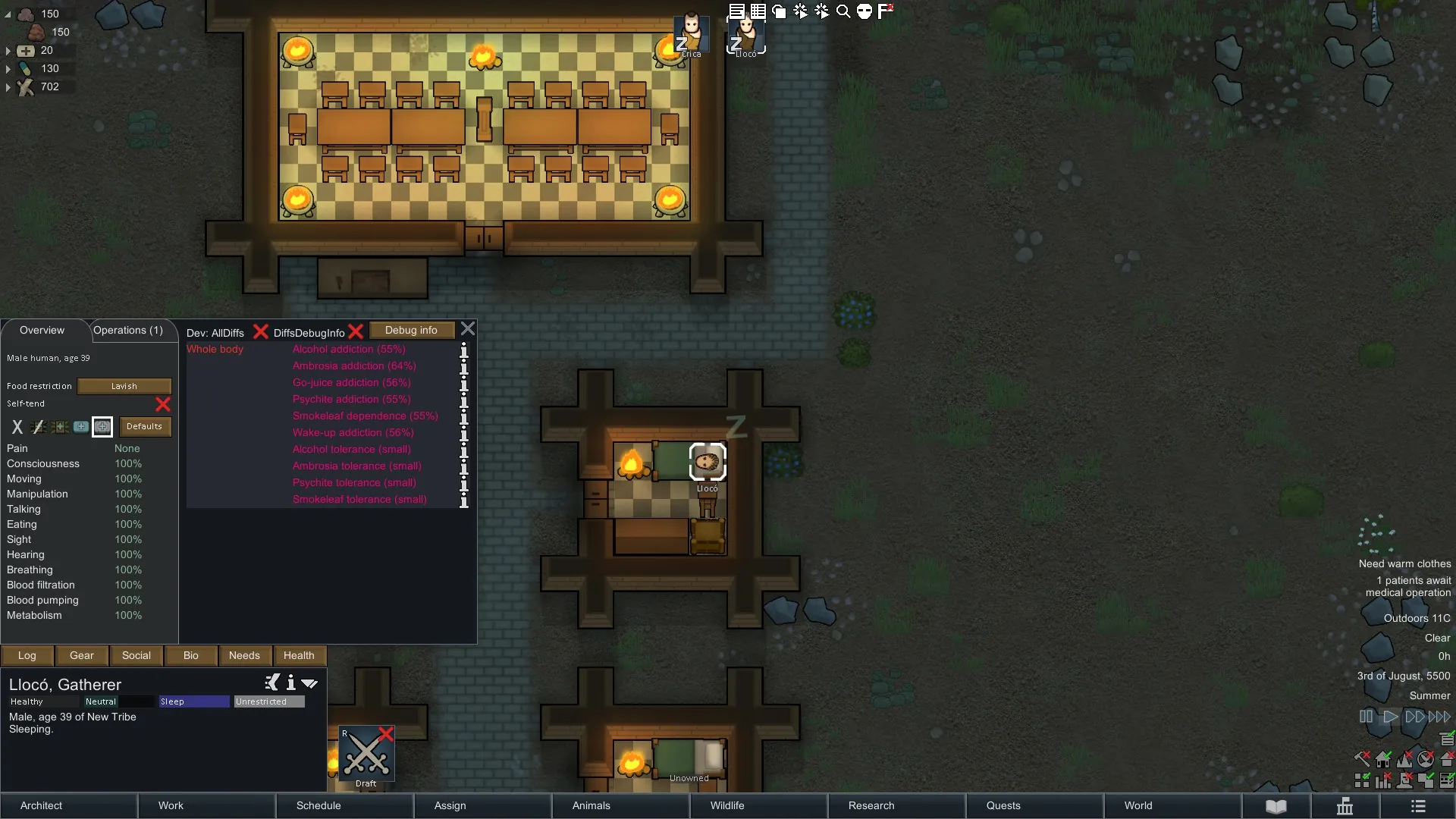Screen dimensions: 1456x819
Task: Toggle the Debug info button
Action: tap(411, 331)
